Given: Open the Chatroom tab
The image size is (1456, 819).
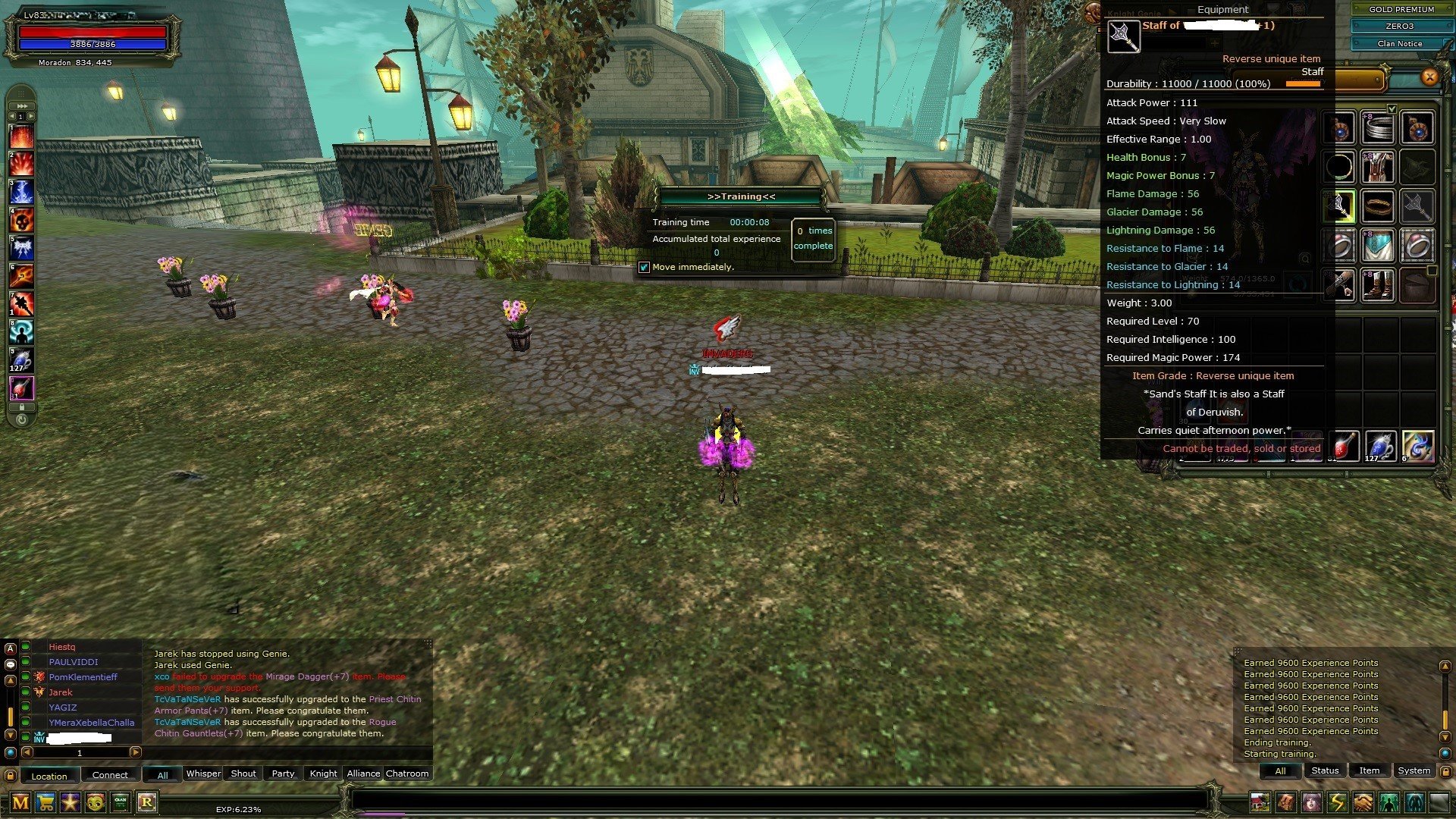Looking at the screenshot, I should point(407,773).
